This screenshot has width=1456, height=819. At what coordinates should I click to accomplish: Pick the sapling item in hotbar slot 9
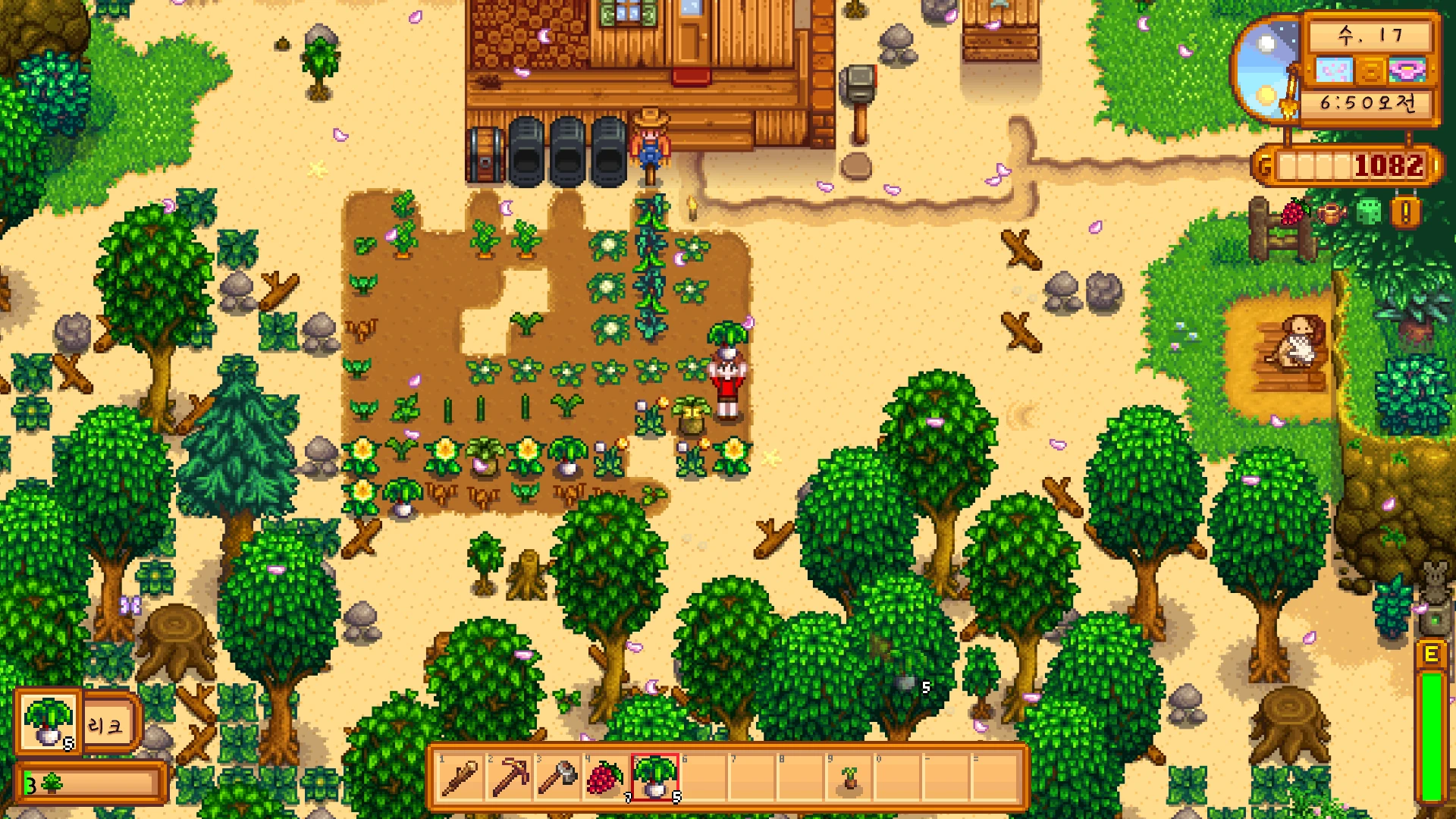[x=850, y=777]
